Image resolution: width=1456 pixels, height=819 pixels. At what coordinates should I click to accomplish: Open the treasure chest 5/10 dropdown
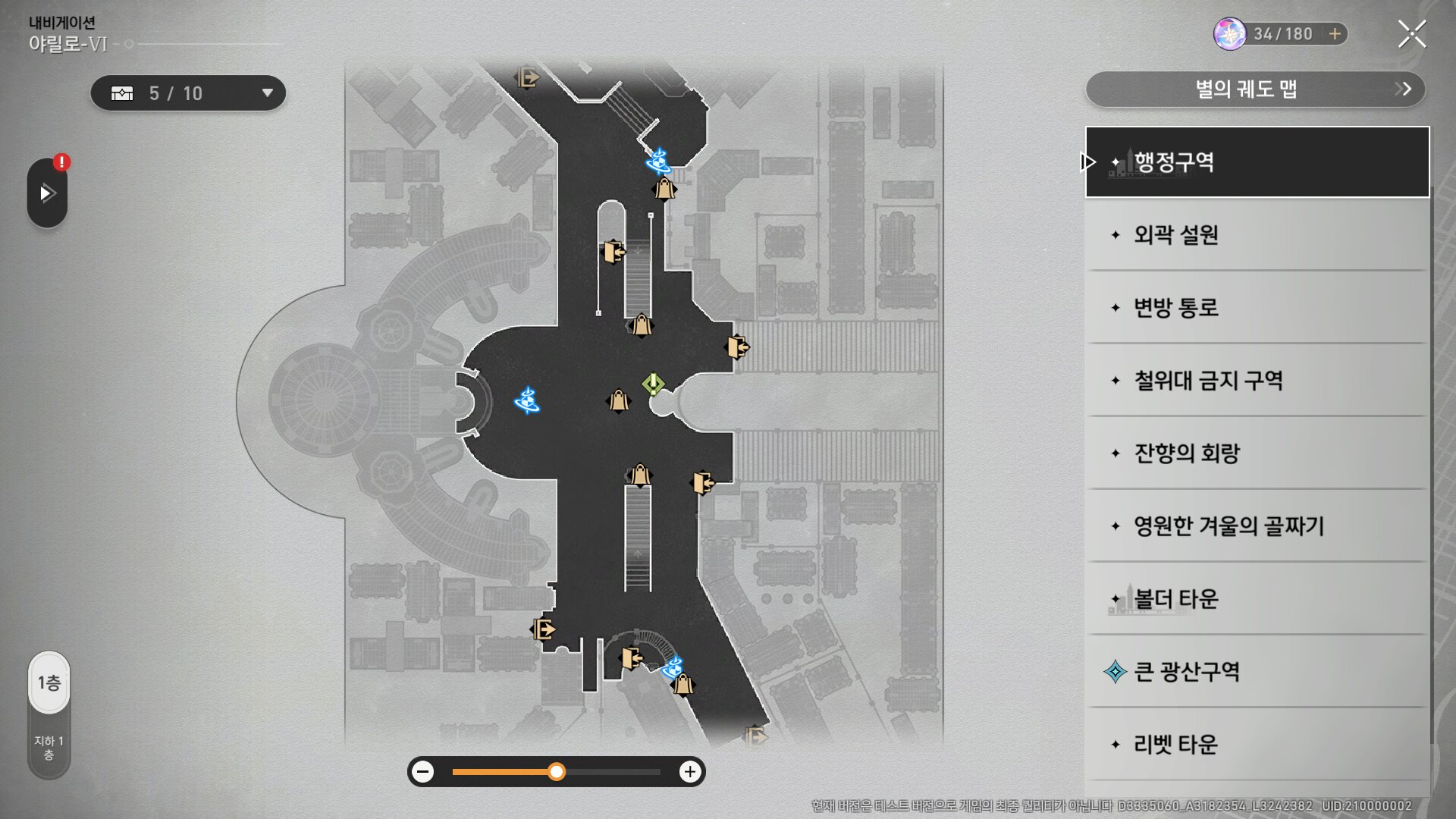pos(188,93)
